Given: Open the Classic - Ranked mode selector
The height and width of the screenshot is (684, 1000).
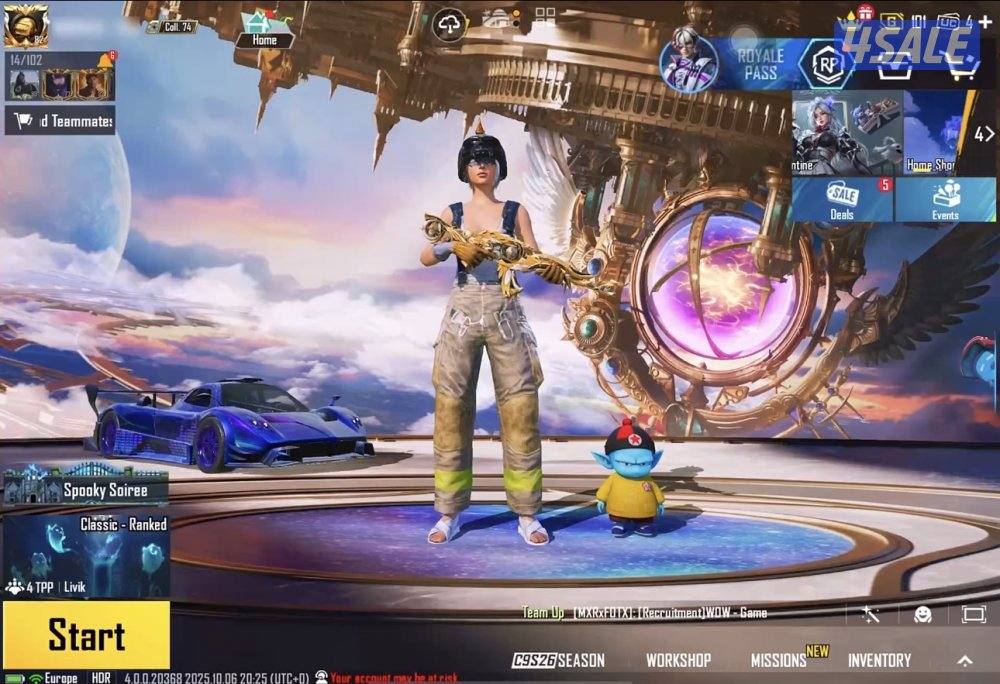Looking at the screenshot, I should (86, 557).
